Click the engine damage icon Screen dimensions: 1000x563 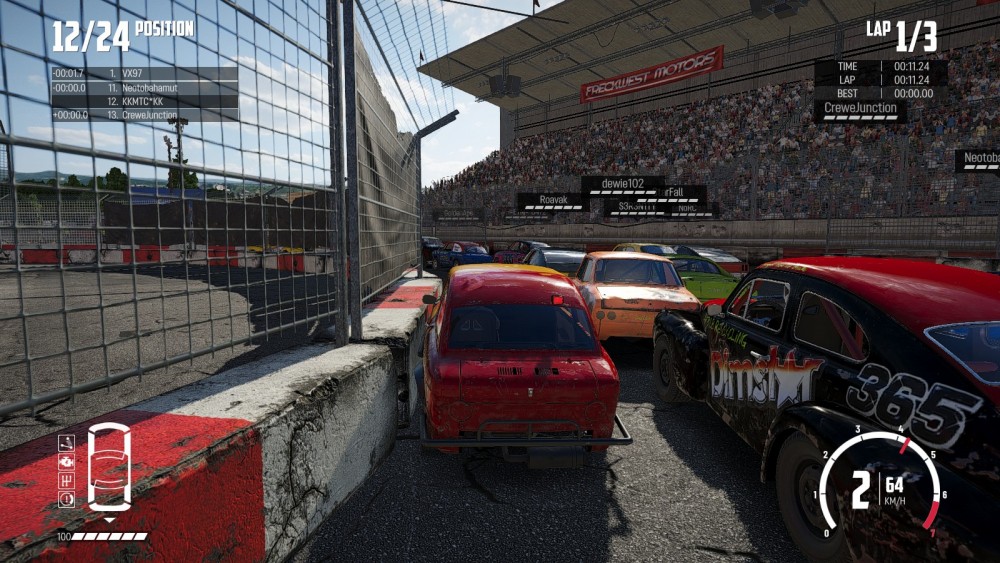tap(67, 462)
